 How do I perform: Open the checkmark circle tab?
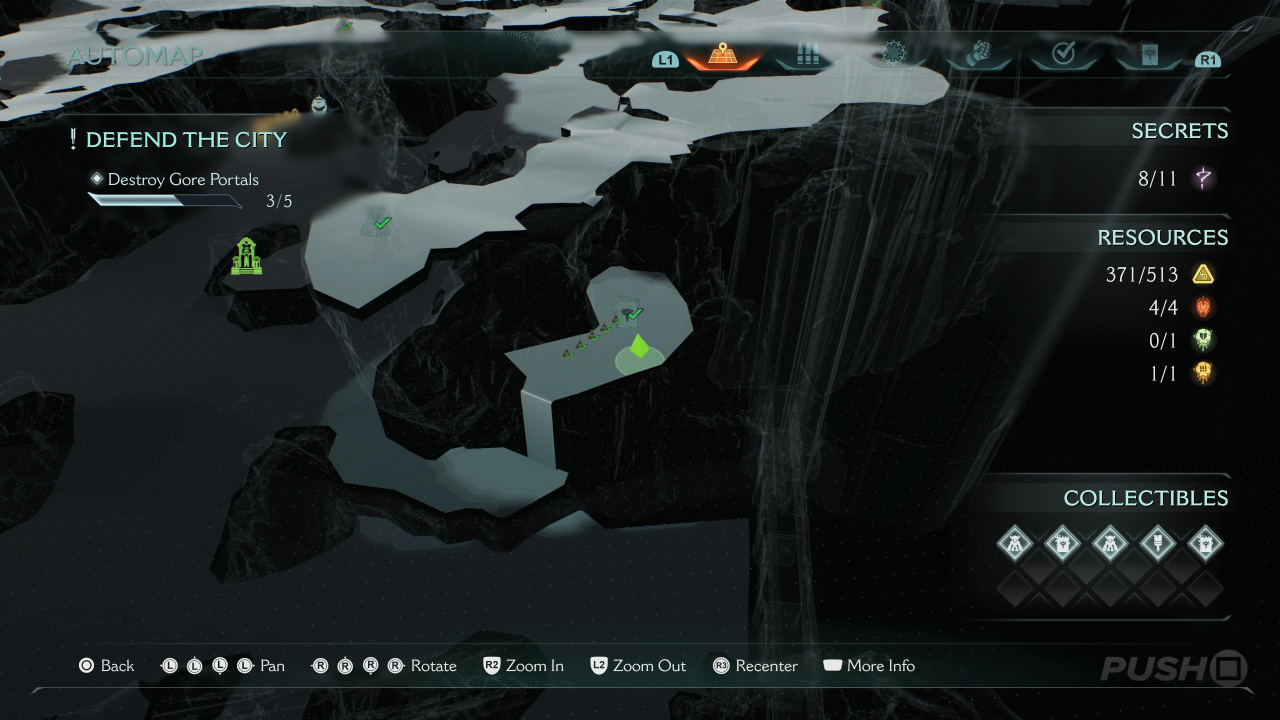(1063, 55)
